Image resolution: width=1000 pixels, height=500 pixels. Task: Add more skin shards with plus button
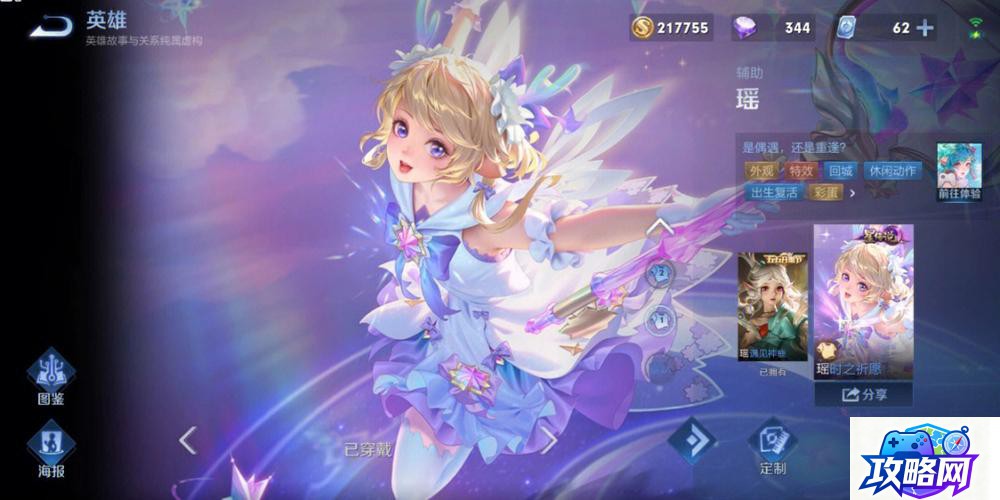pyautogui.click(x=926, y=28)
